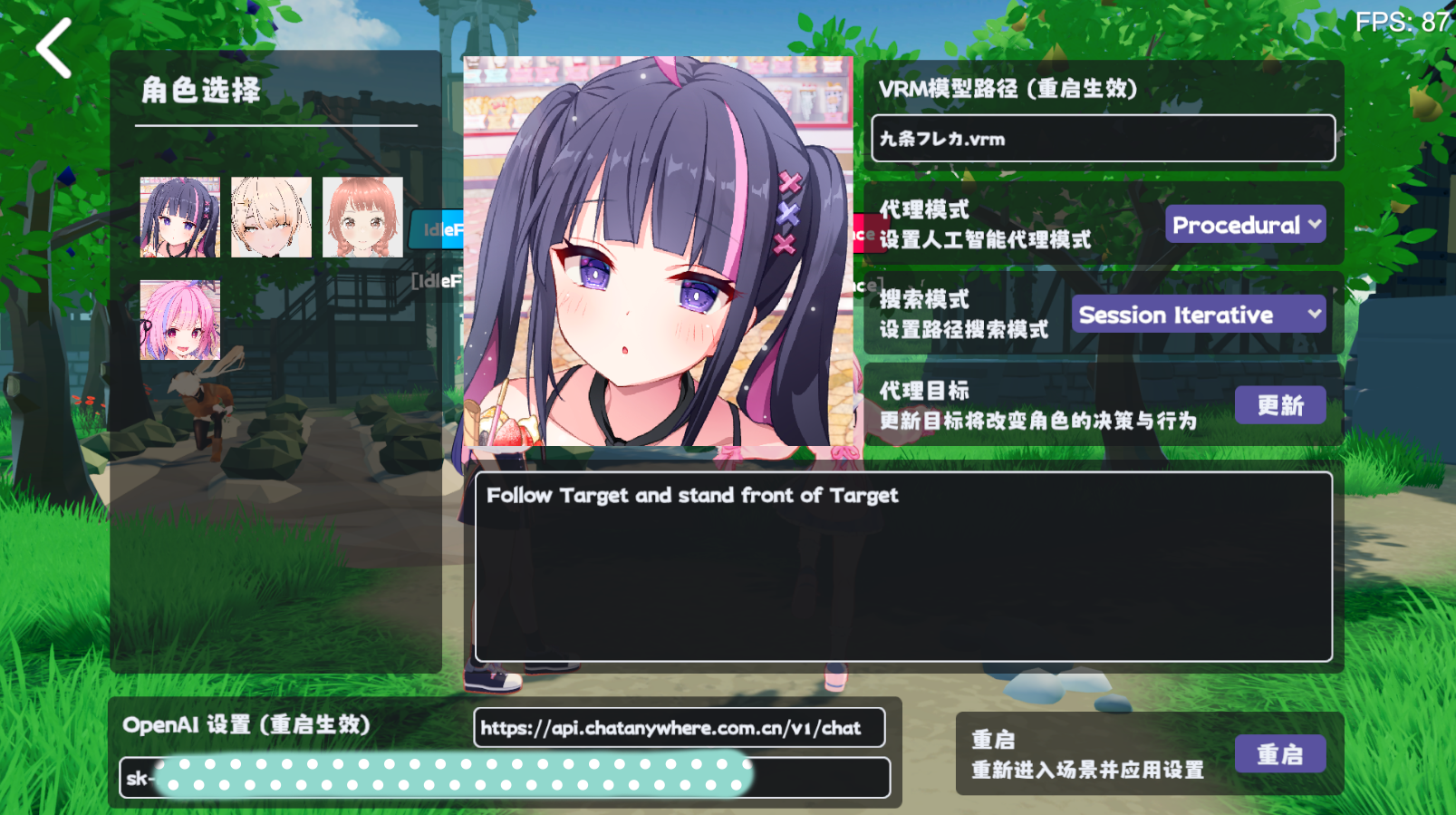Edit the VRM model path field

(1103, 139)
